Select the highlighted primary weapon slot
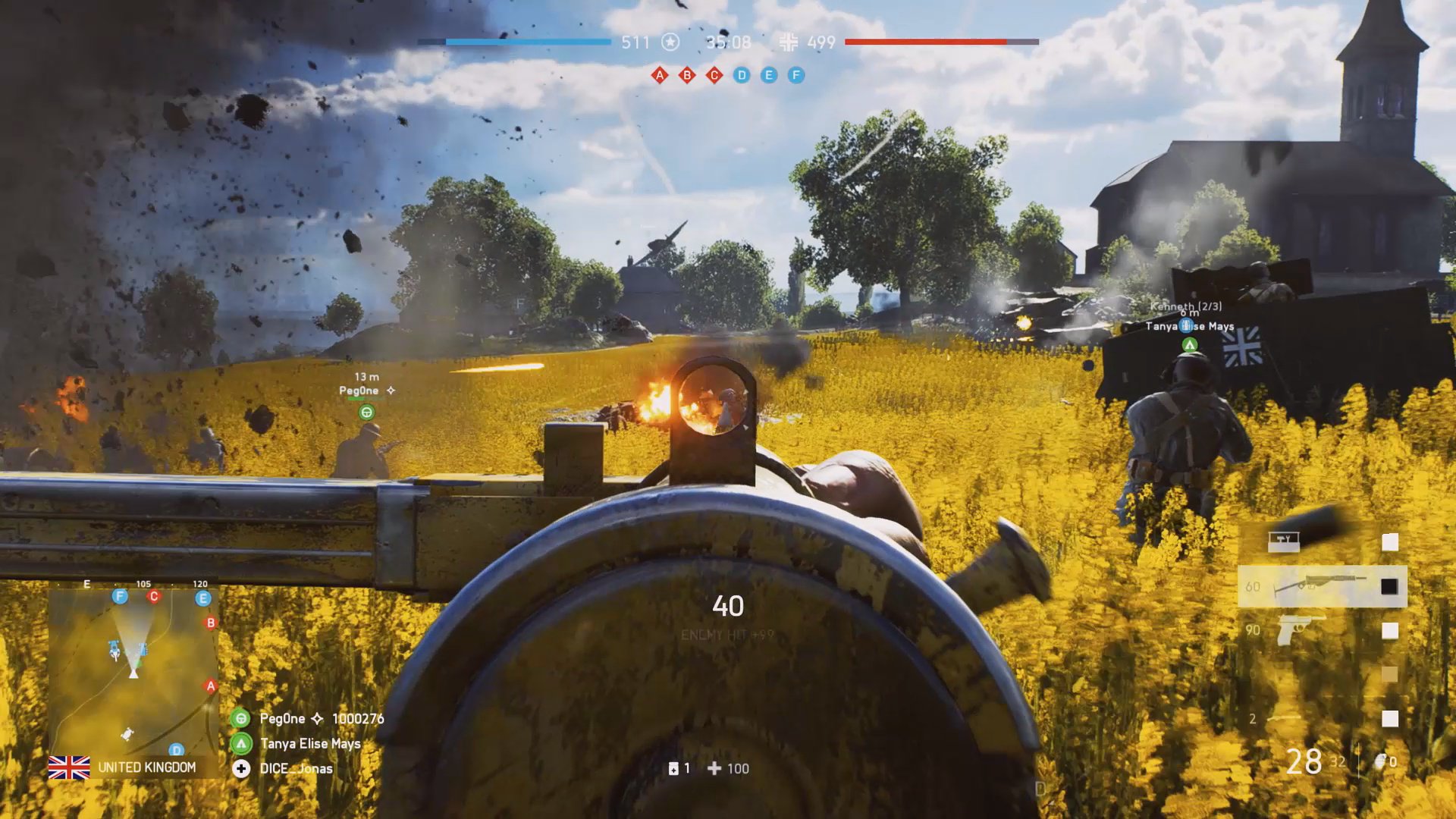The width and height of the screenshot is (1456, 819). click(x=1322, y=586)
